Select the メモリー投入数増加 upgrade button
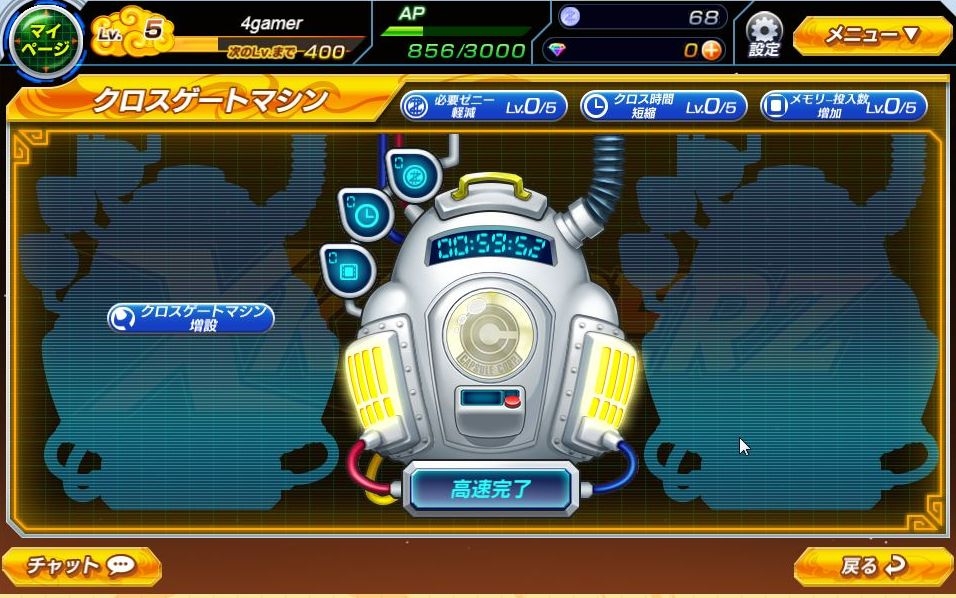 (x=843, y=105)
